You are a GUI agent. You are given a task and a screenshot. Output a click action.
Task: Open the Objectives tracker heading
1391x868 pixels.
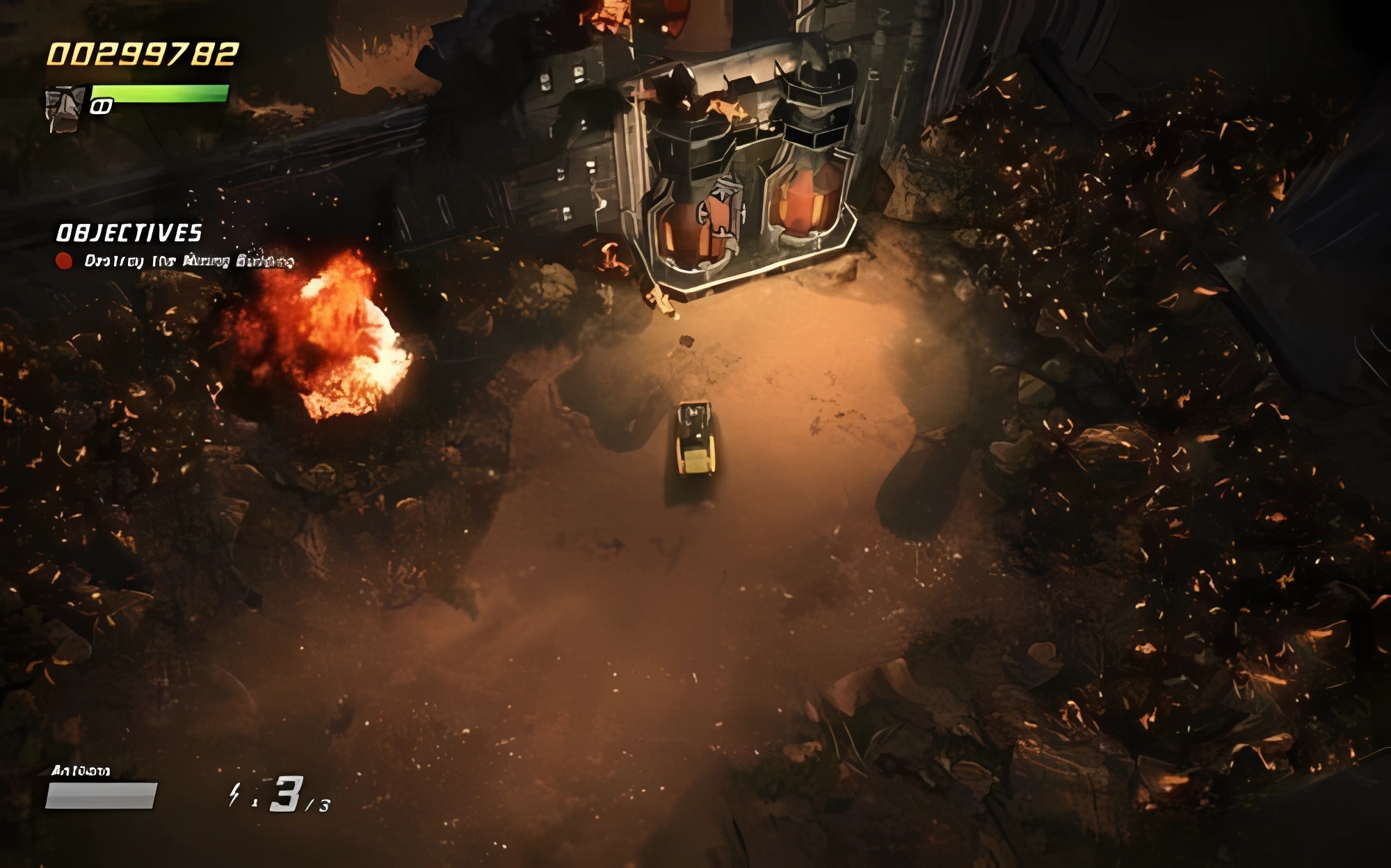click(x=129, y=233)
